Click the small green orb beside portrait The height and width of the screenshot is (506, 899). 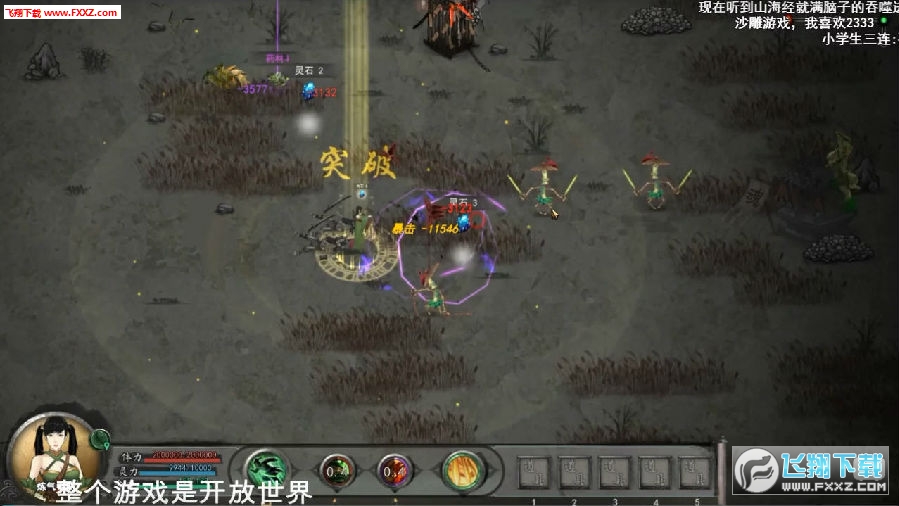(x=100, y=438)
